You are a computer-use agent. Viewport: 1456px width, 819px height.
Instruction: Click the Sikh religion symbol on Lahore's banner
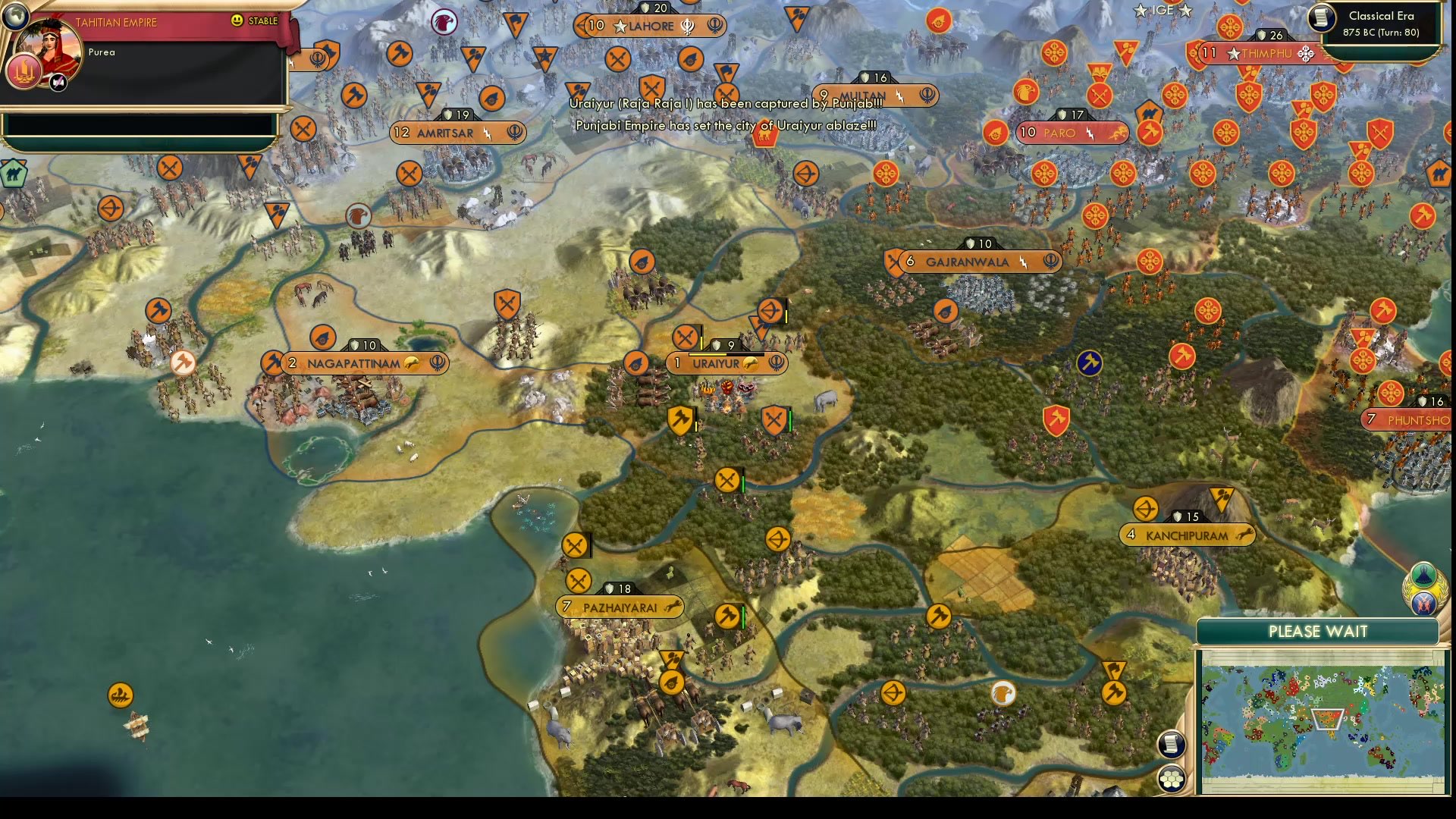pos(688,26)
